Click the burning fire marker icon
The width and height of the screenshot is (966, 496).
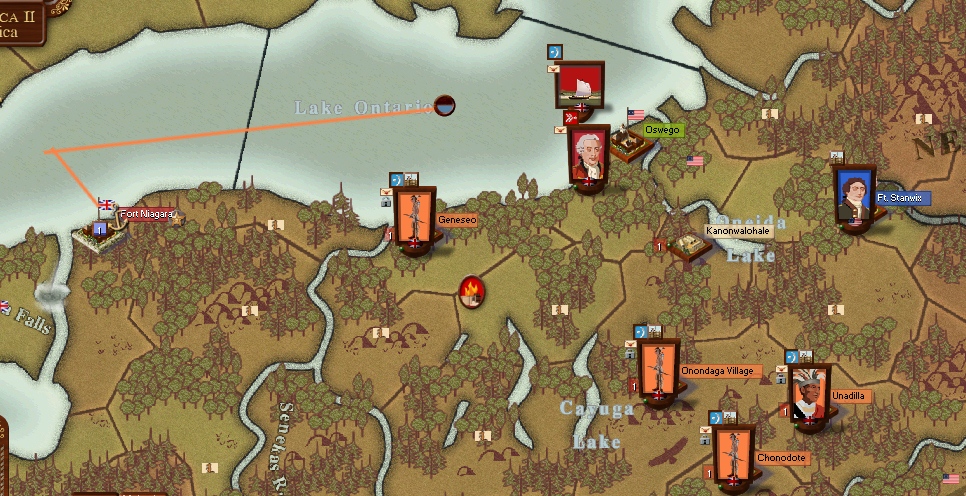(472, 291)
